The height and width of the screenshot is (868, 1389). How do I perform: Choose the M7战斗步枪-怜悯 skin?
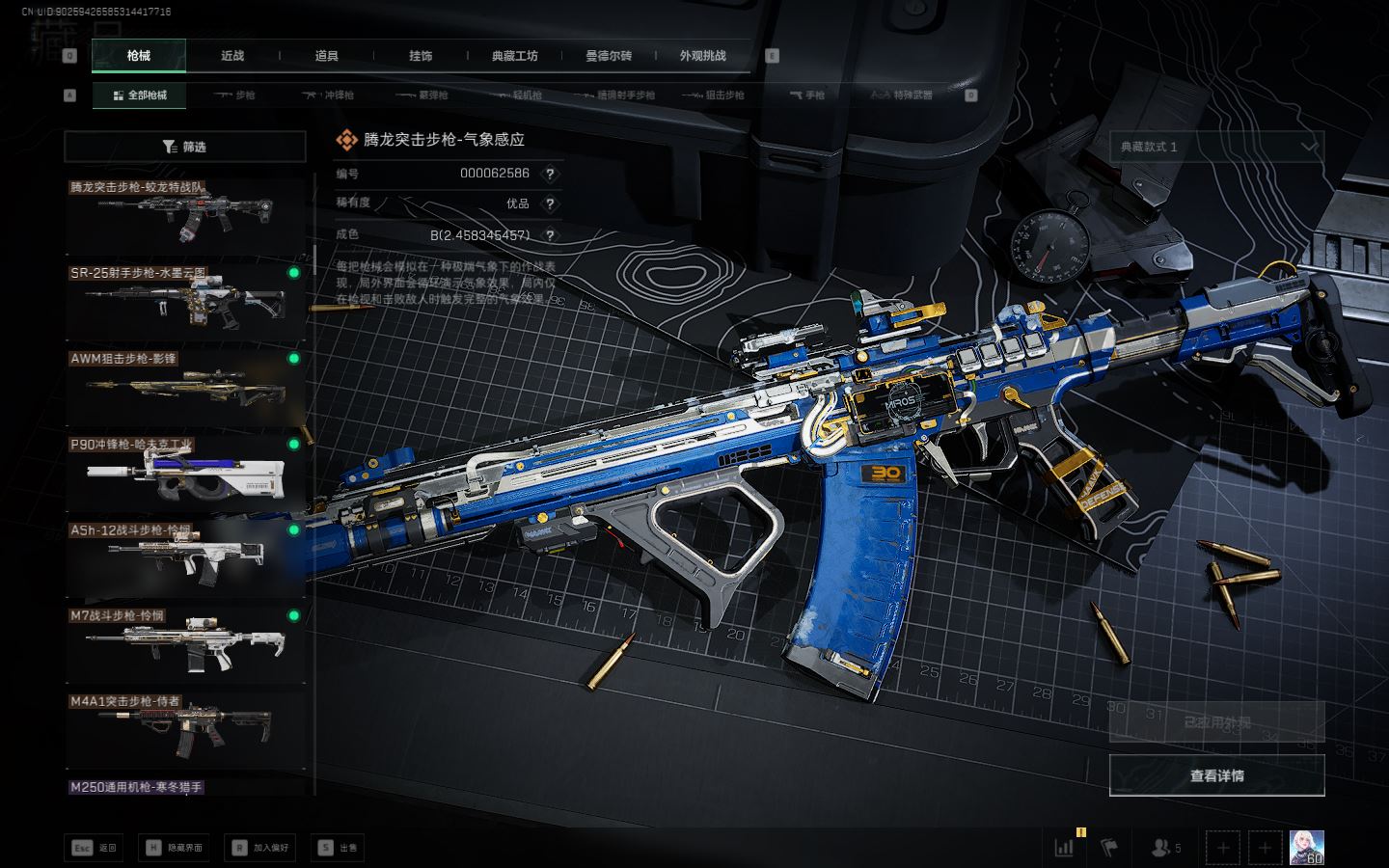click(184, 642)
